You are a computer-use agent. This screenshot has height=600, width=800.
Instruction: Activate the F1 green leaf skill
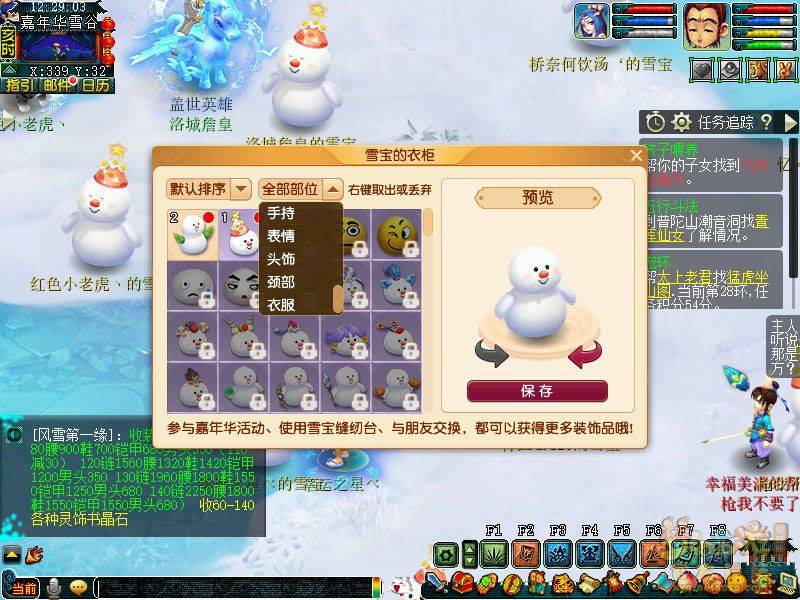494,552
